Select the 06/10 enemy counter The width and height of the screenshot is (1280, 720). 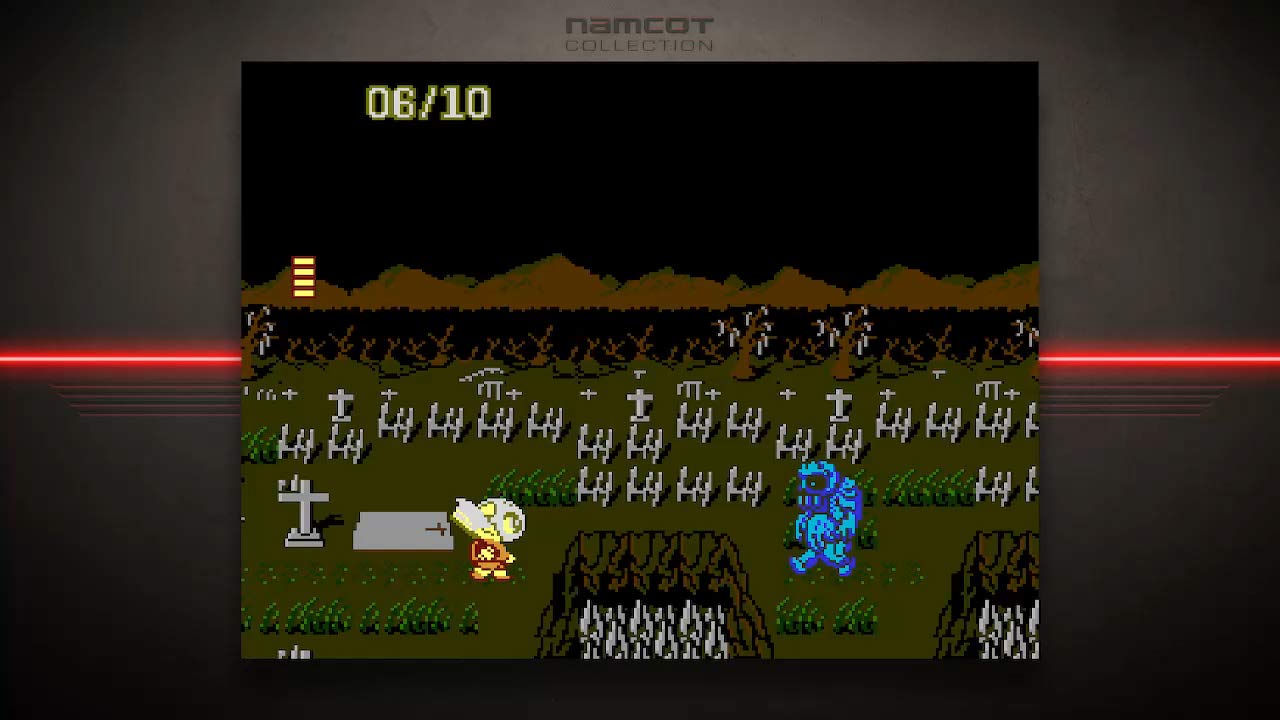click(427, 101)
